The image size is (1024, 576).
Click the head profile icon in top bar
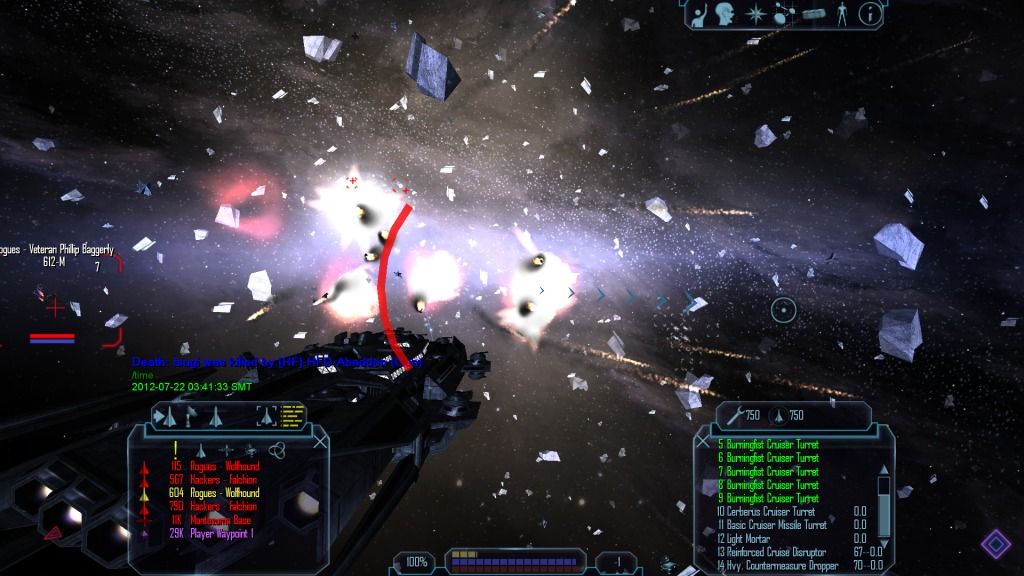click(x=725, y=14)
